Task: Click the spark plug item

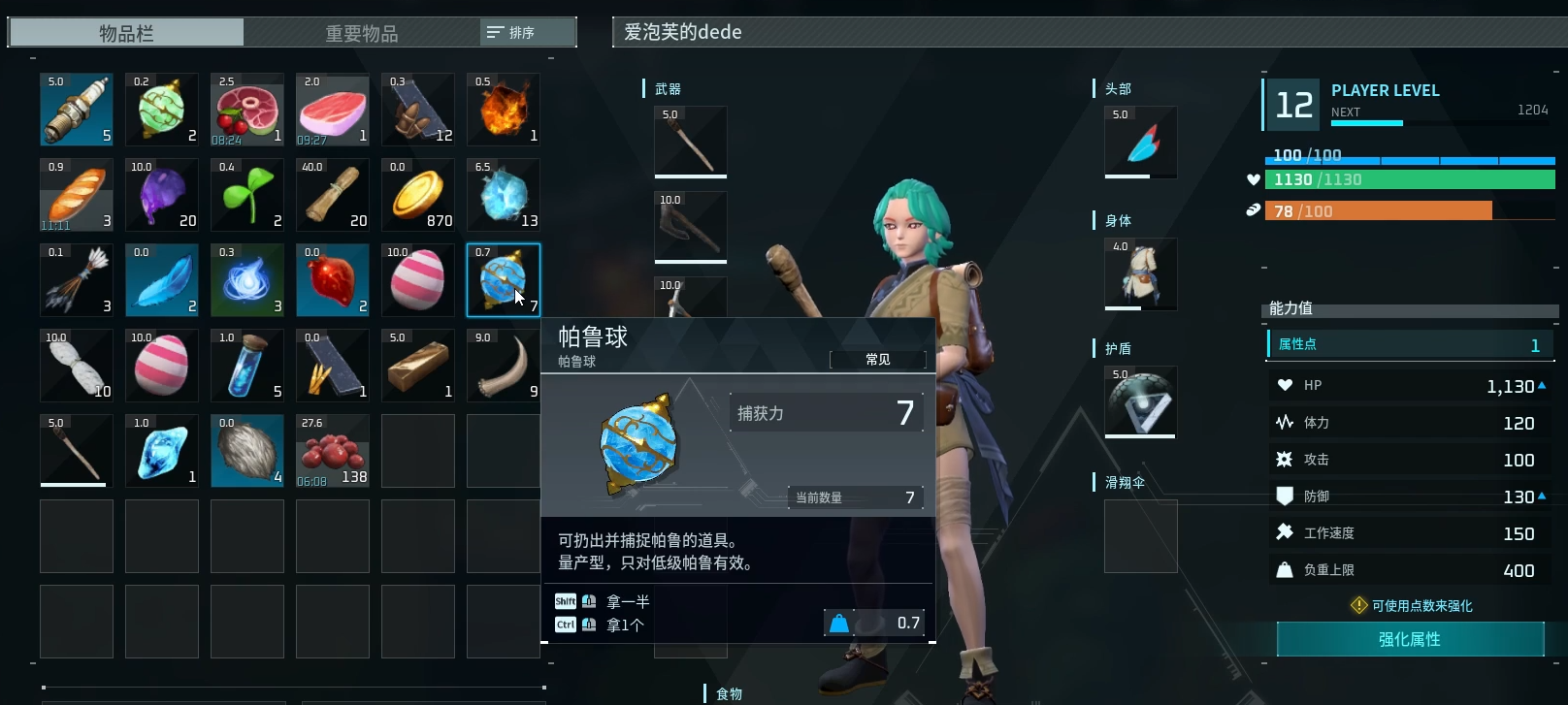Action: (x=76, y=109)
